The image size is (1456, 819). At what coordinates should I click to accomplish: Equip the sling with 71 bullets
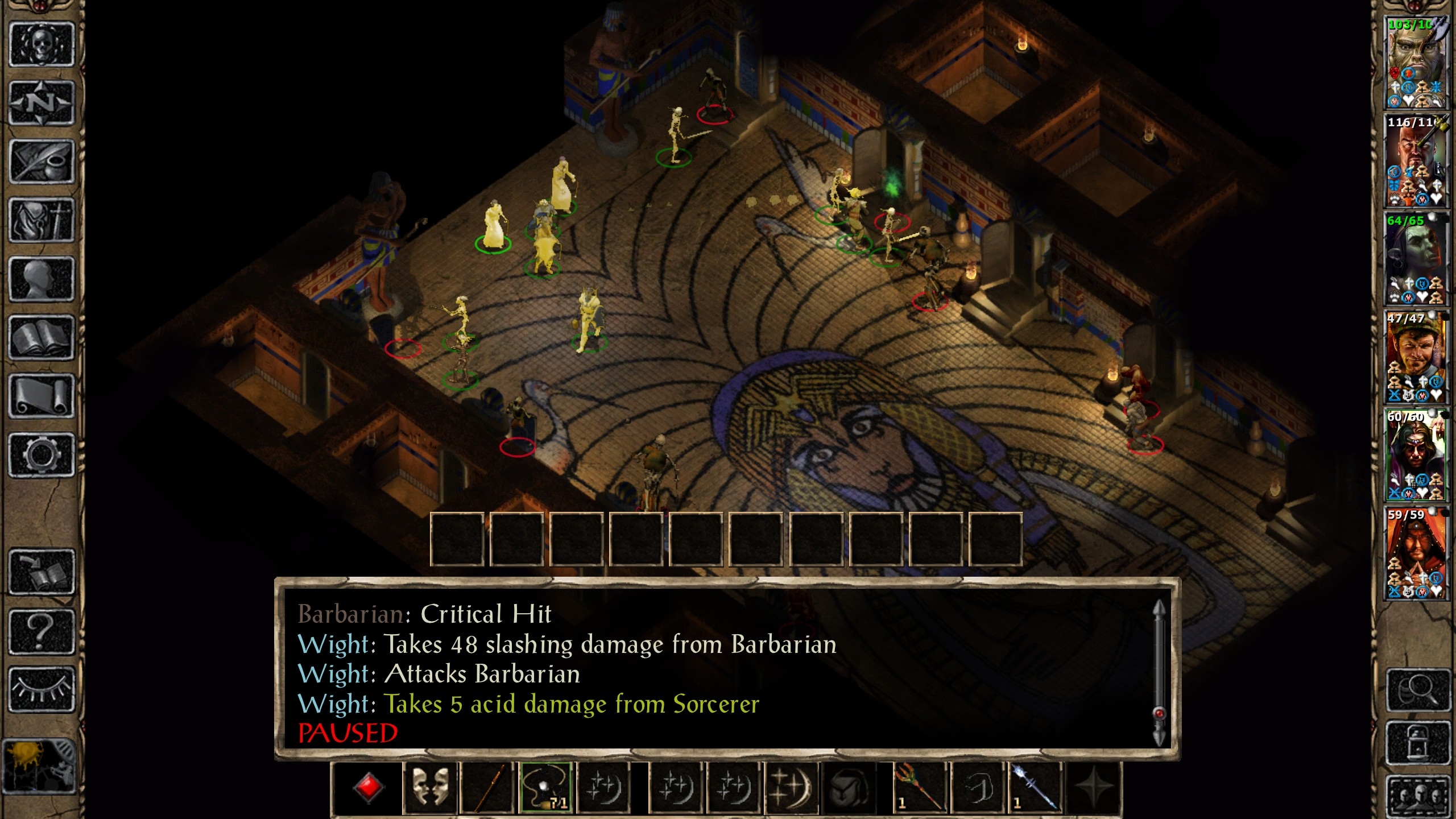(x=546, y=788)
